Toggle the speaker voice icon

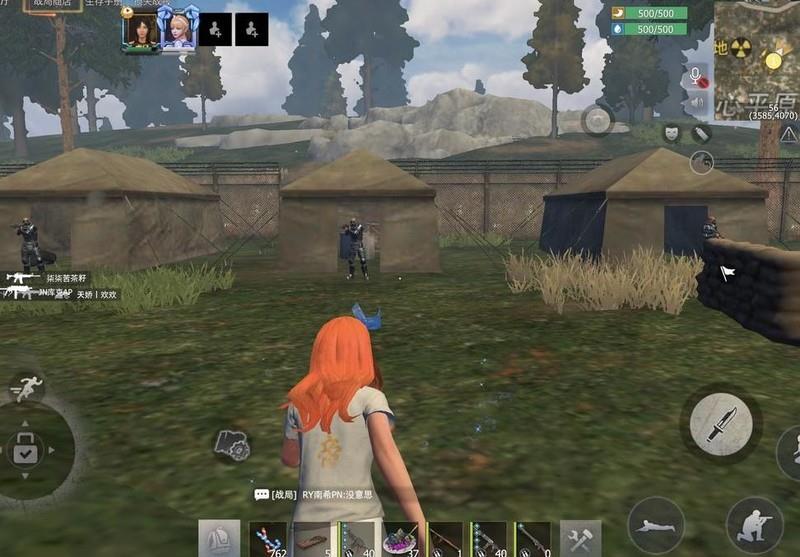coord(697,102)
